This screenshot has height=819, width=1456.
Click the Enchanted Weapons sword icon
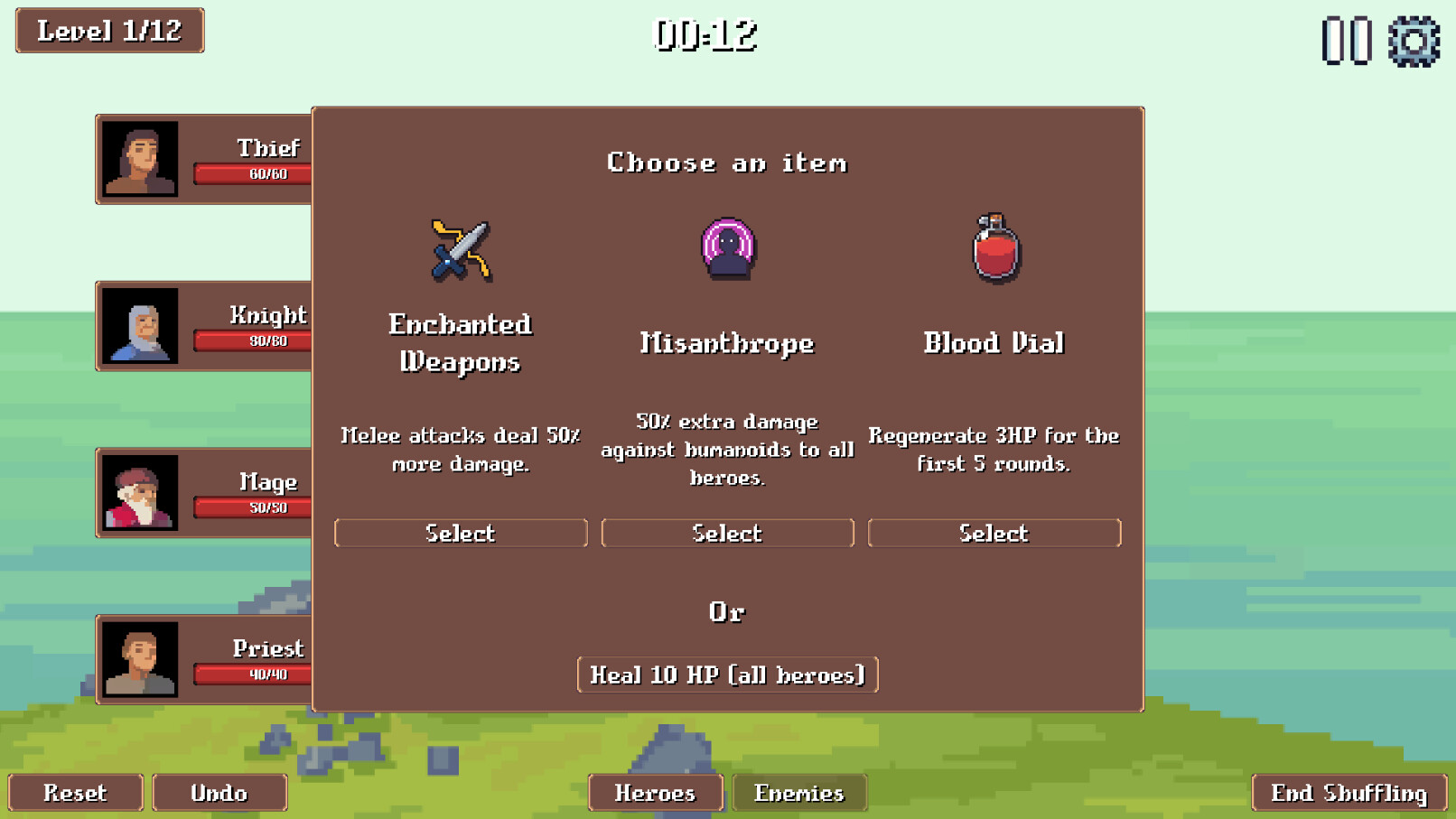(x=458, y=250)
